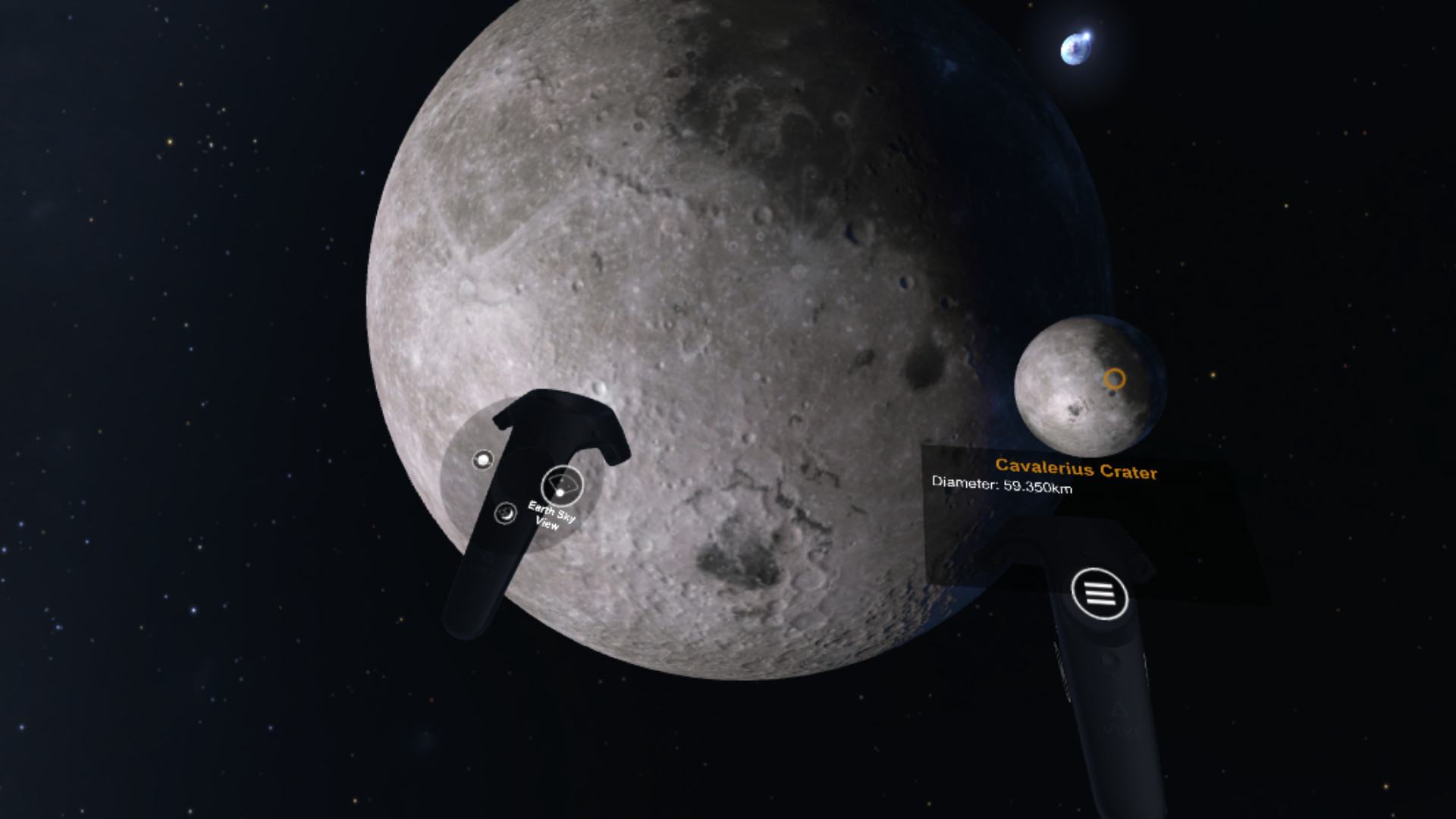Choose the crescent moon view icon
The image size is (1456, 819).
(504, 514)
